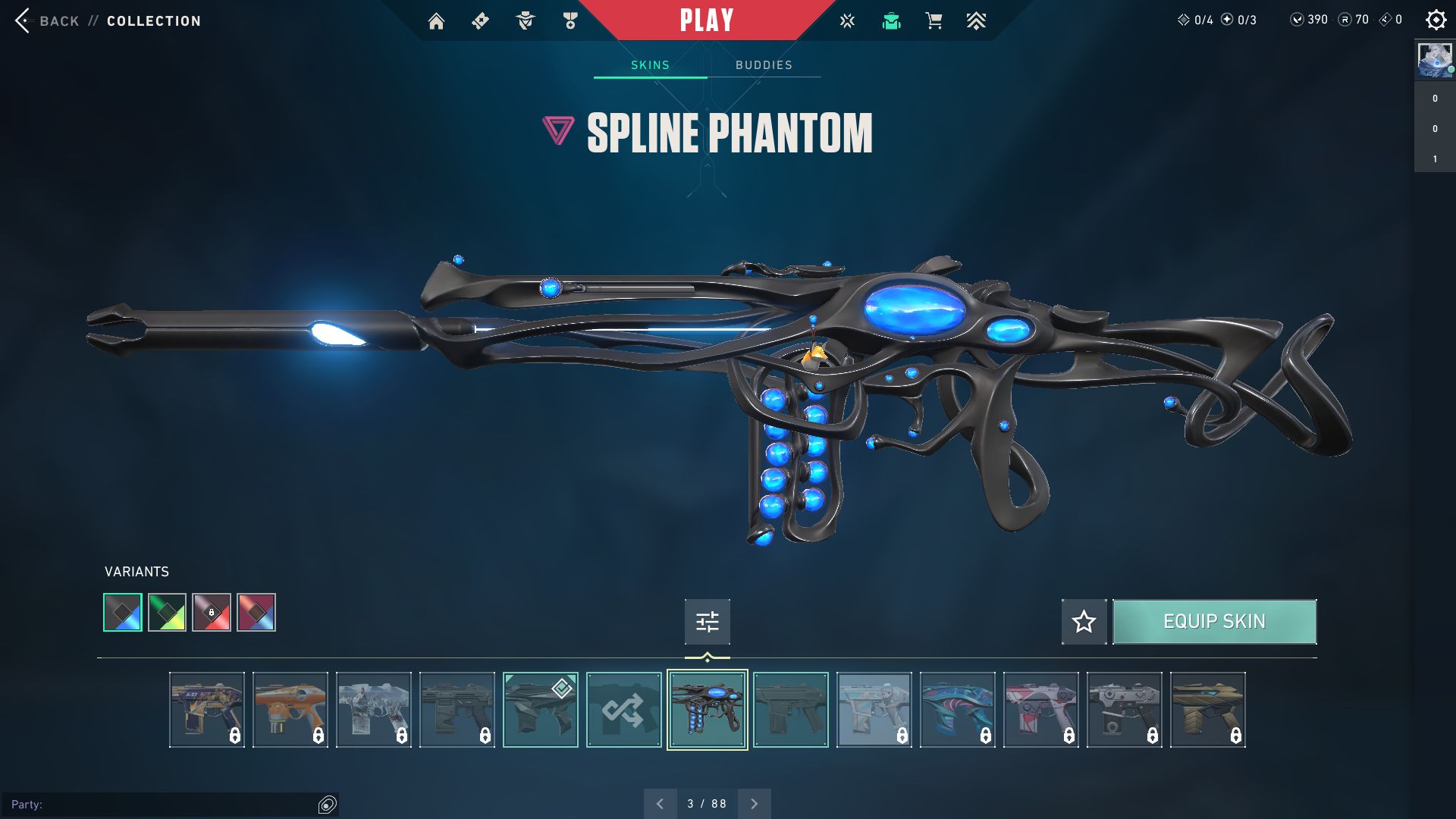The image size is (1456, 819).
Task: Select the random shuffle skin tile
Action: [623, 710]
